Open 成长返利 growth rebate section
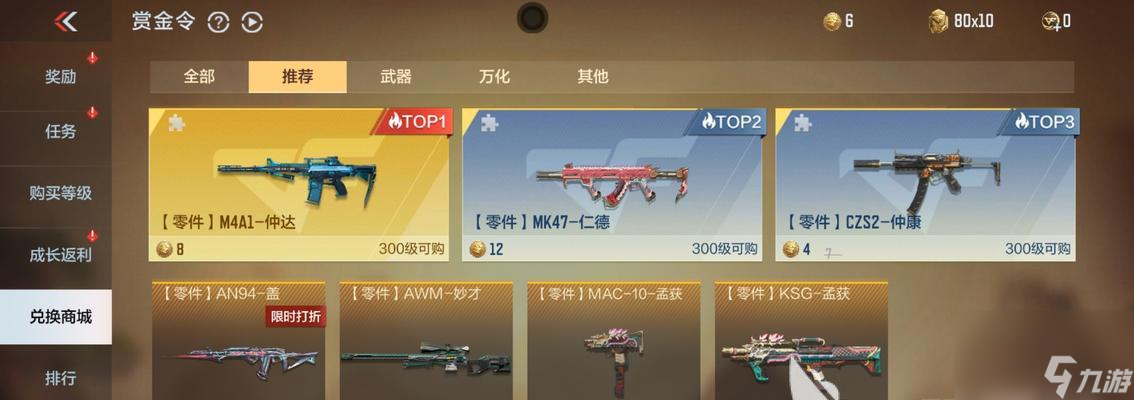This screenshot has width=1134, height=400. click(x=60, y=254)
